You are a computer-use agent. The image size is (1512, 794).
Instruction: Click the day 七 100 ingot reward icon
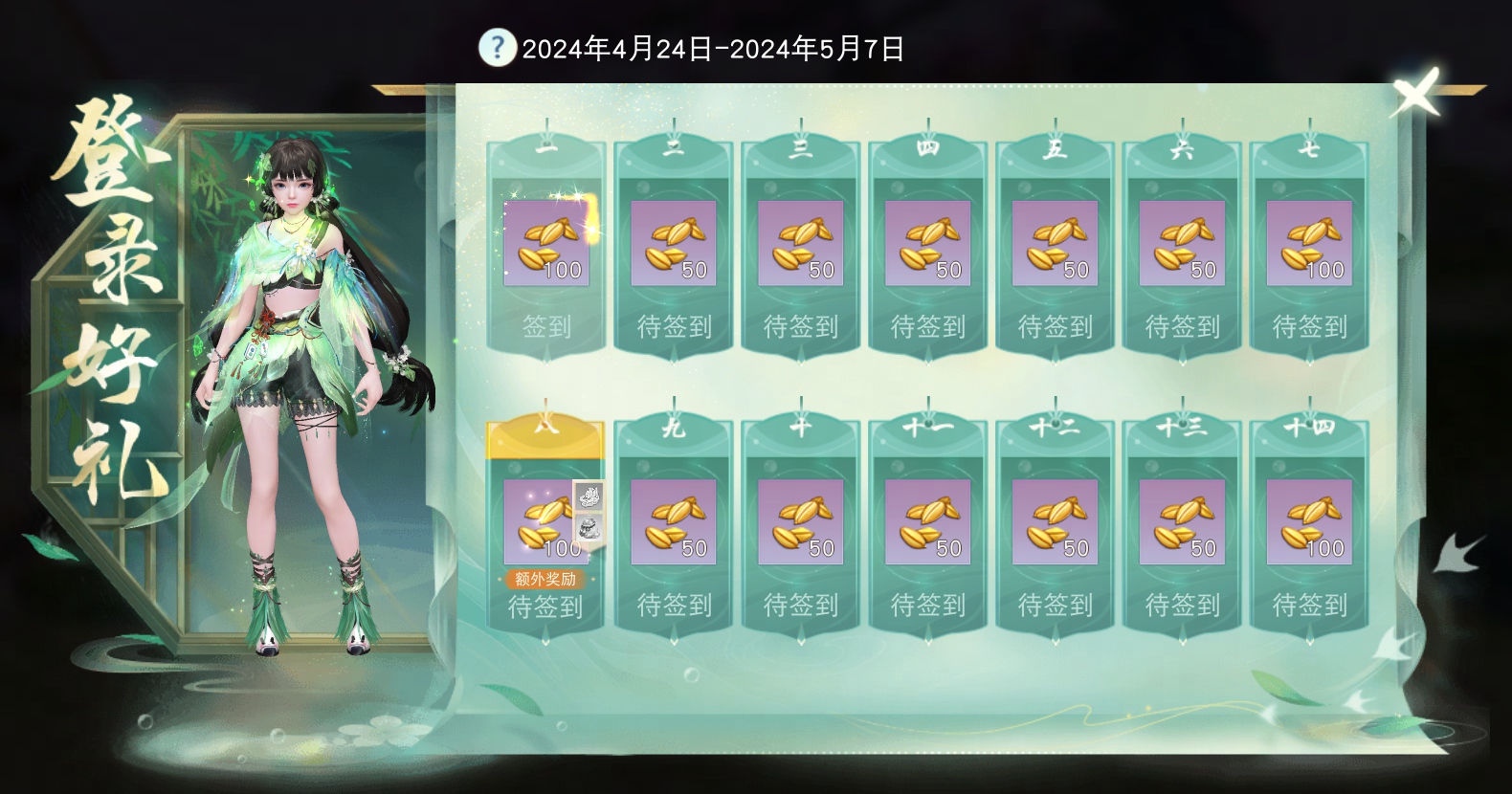point(1309,242)
